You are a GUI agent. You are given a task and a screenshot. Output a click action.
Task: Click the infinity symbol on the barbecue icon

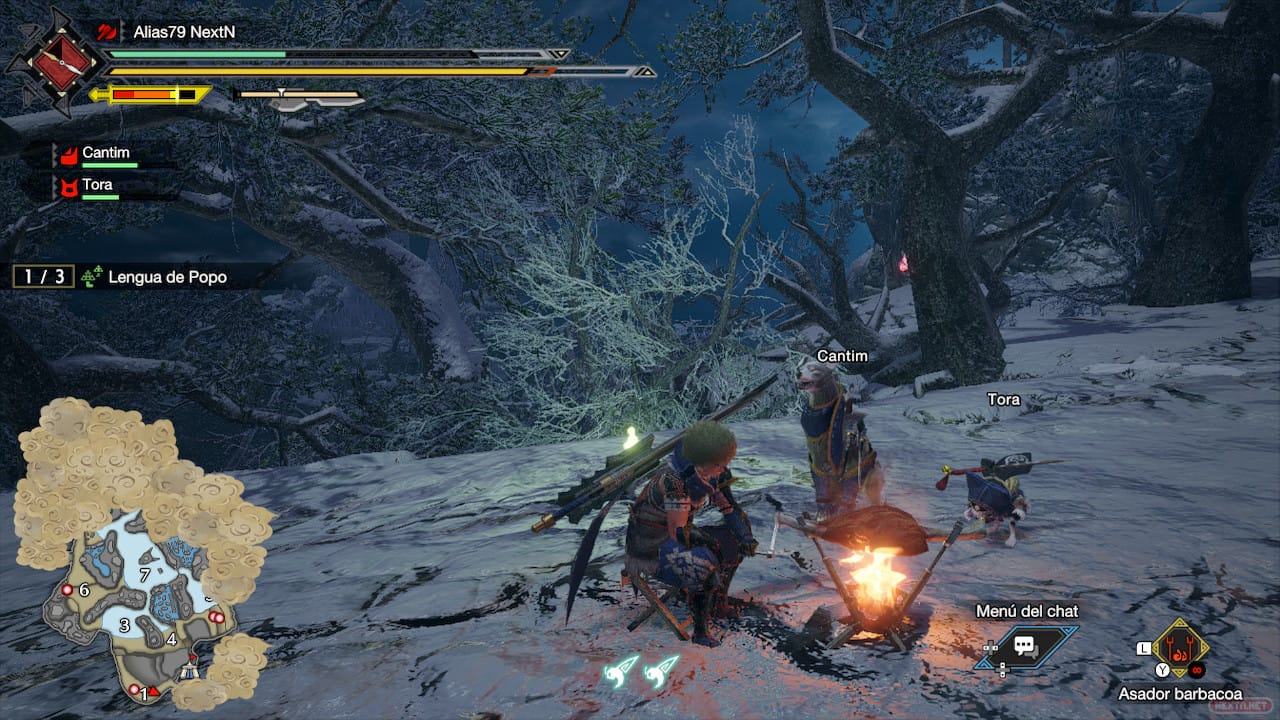[x=1196, y=670]
